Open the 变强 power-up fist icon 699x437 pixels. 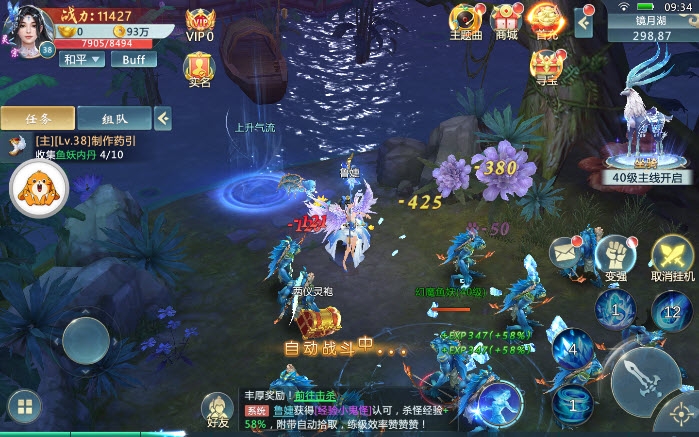tap(617, 257)
